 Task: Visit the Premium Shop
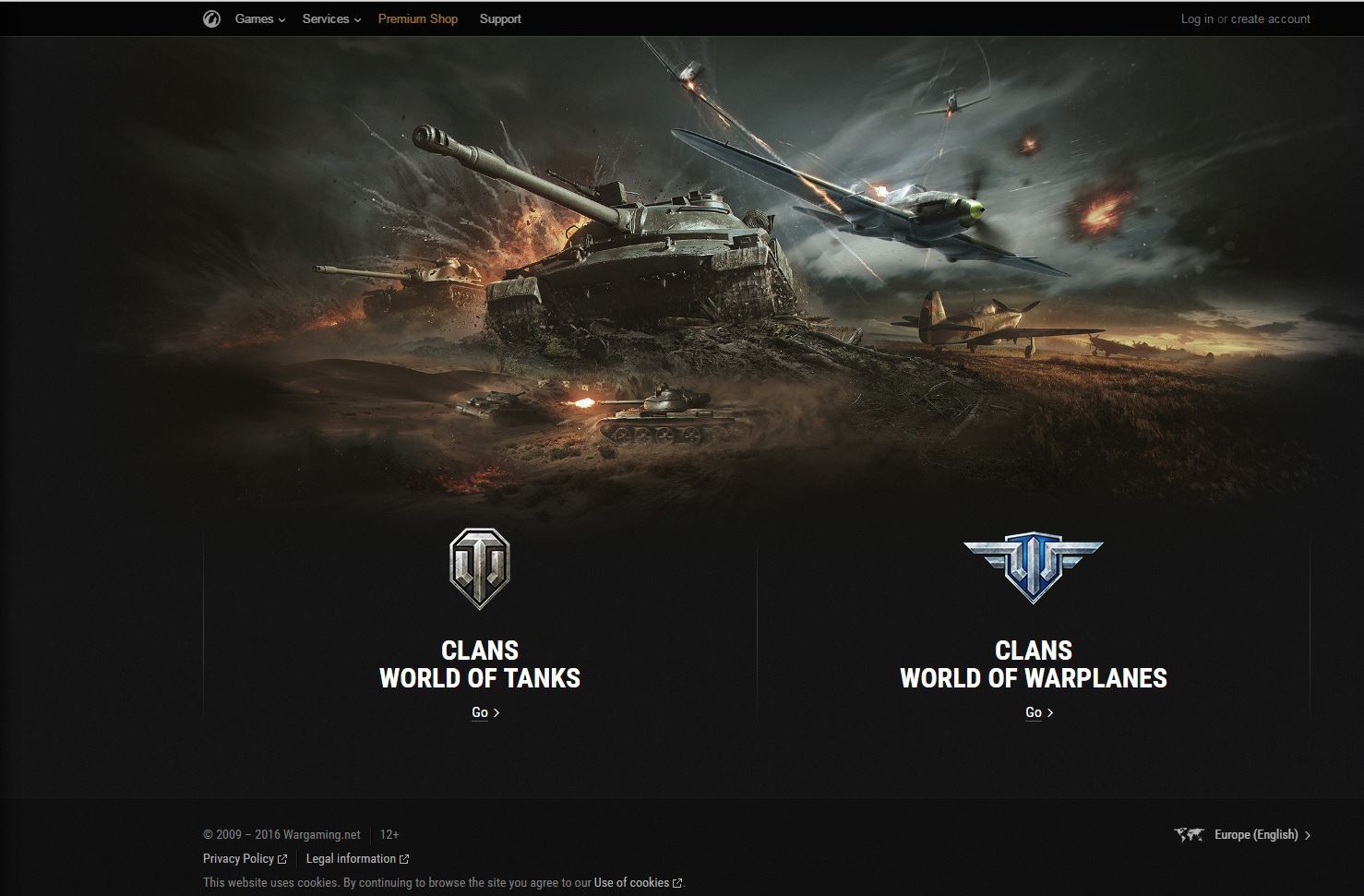coord(417,19)
